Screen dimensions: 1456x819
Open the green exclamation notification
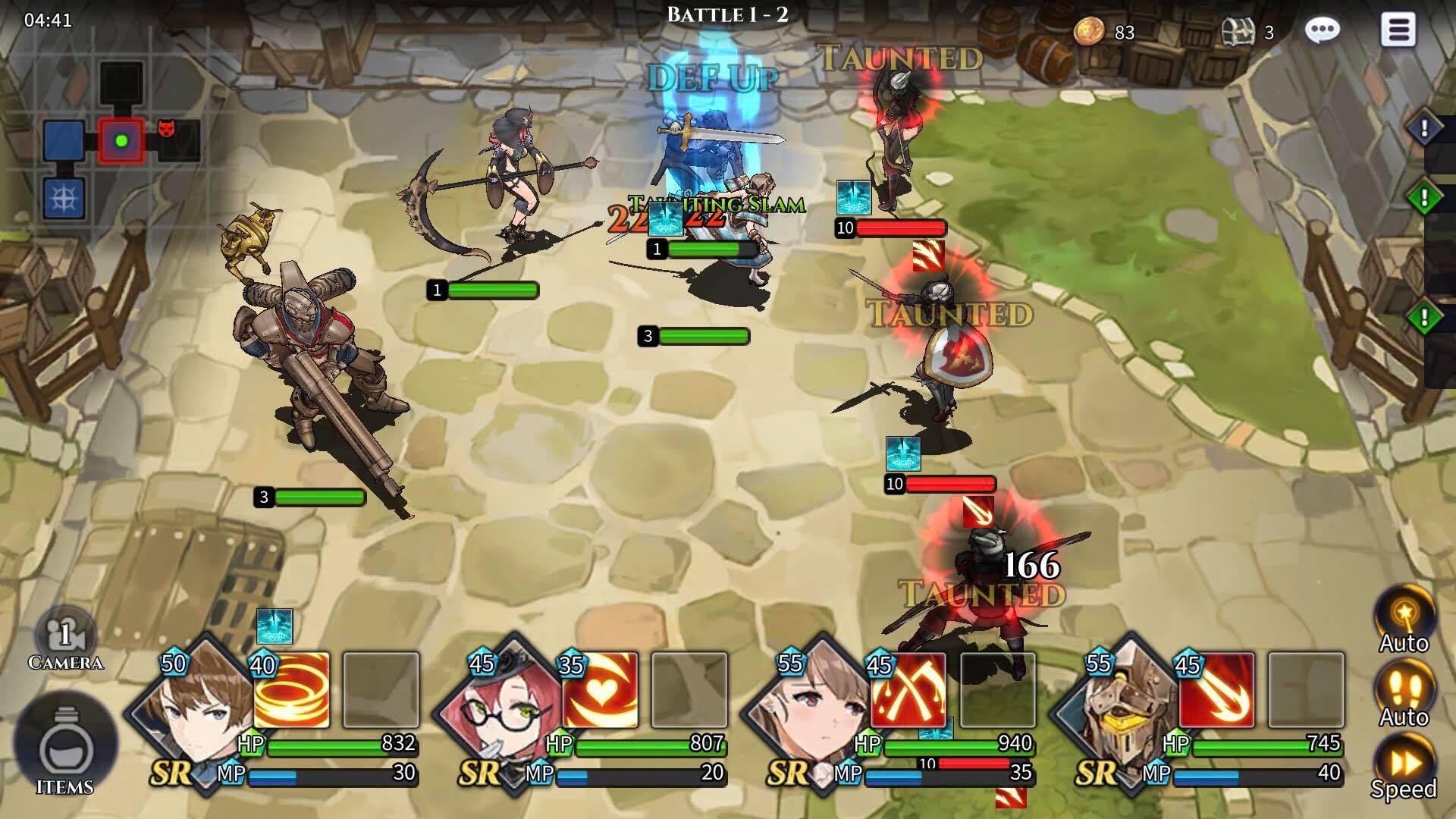[1424, 199]
